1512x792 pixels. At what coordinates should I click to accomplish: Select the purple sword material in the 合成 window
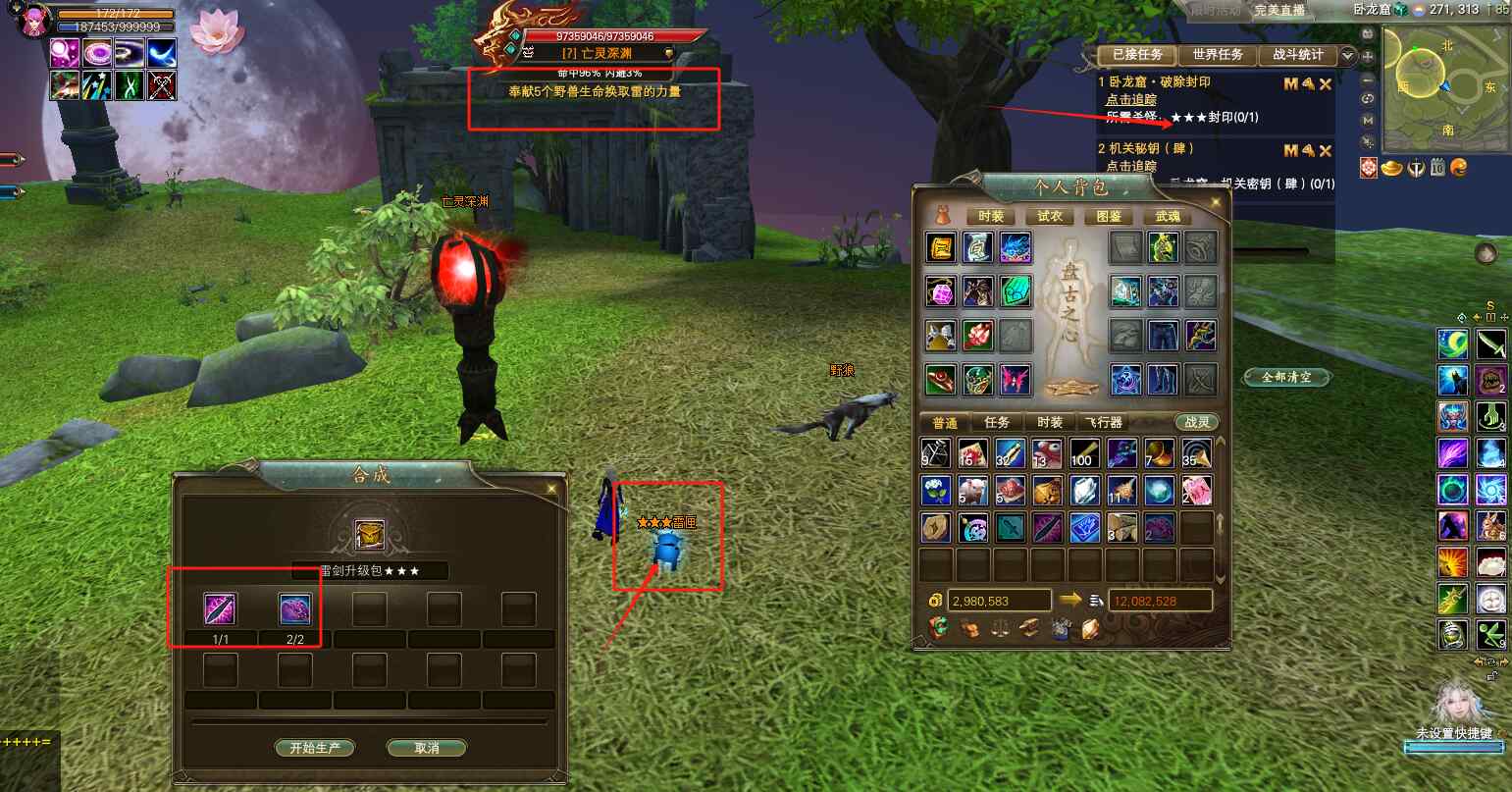click(219, 609)
